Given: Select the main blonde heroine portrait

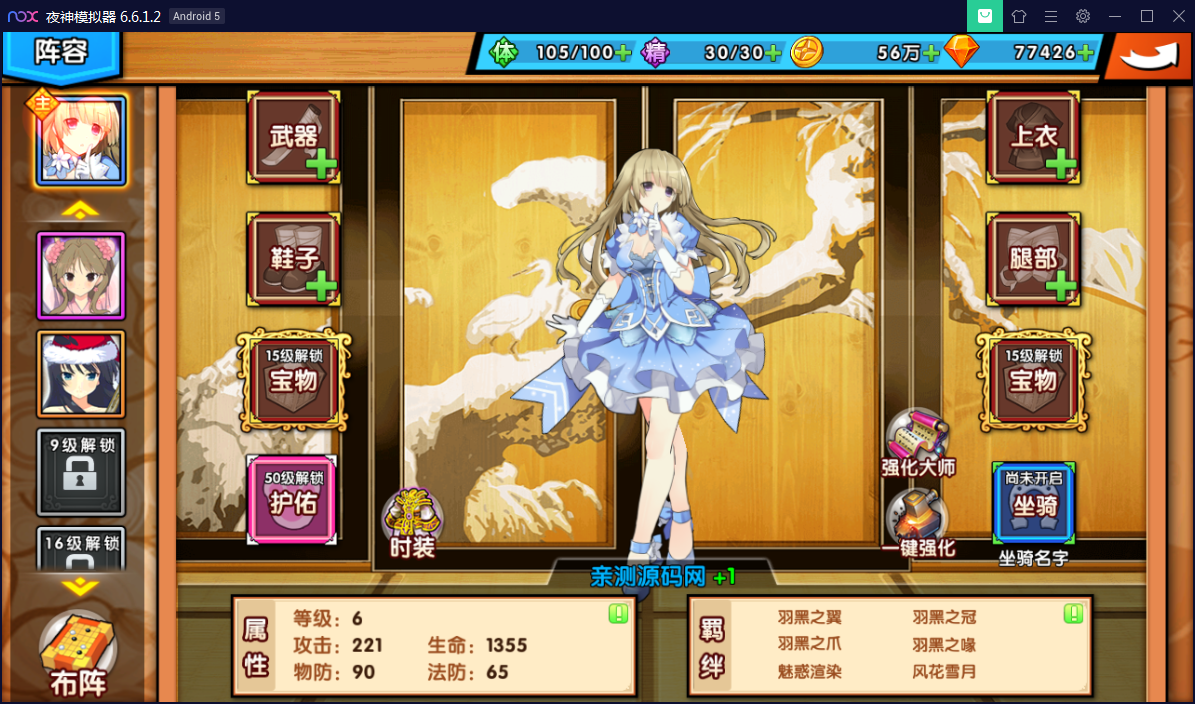Looking at the screenshot, I should pyautogui.click(x=81, y=141).
